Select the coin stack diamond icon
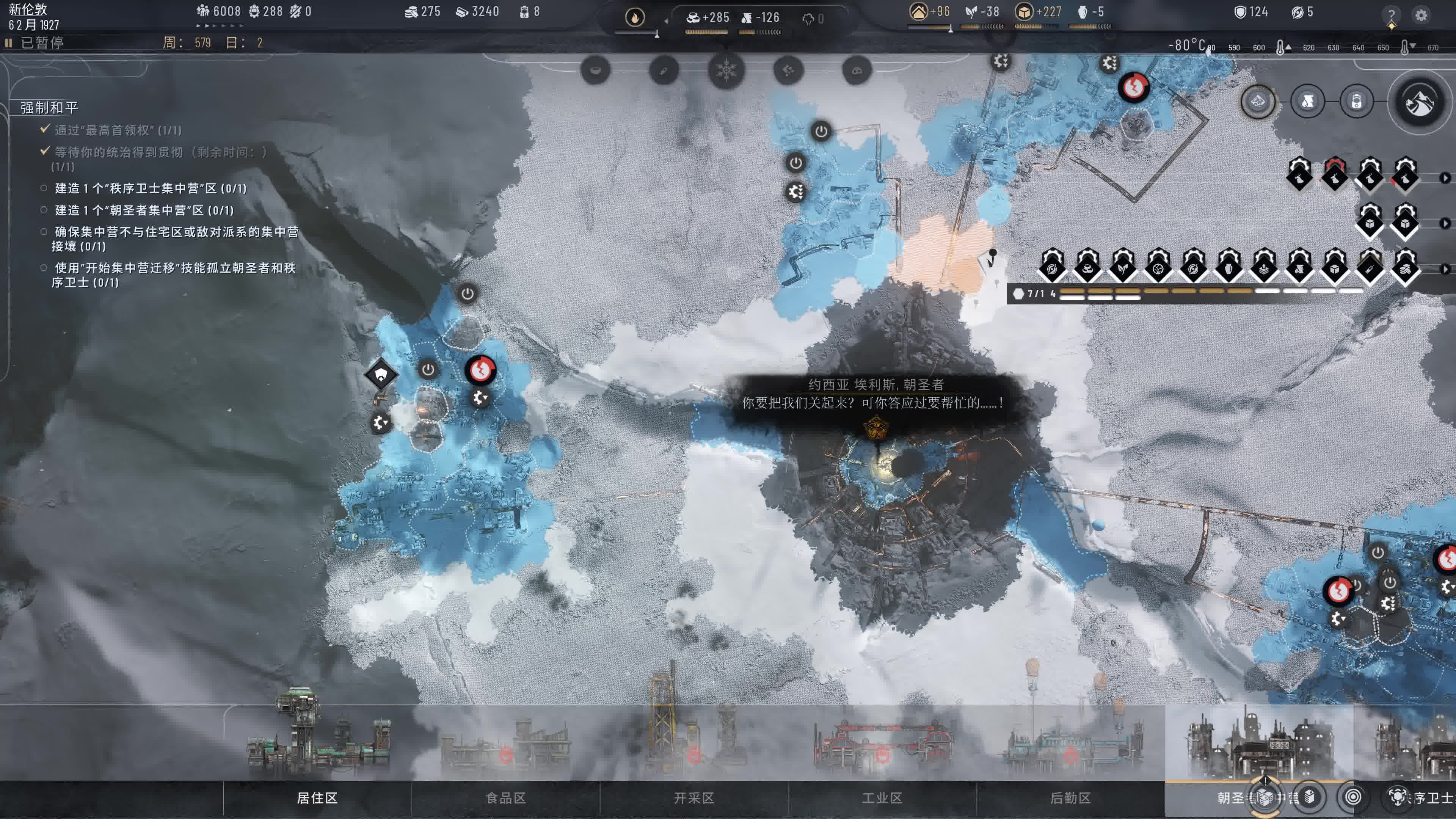This screenshot has height=819, width=1456. pos(1405,268)
